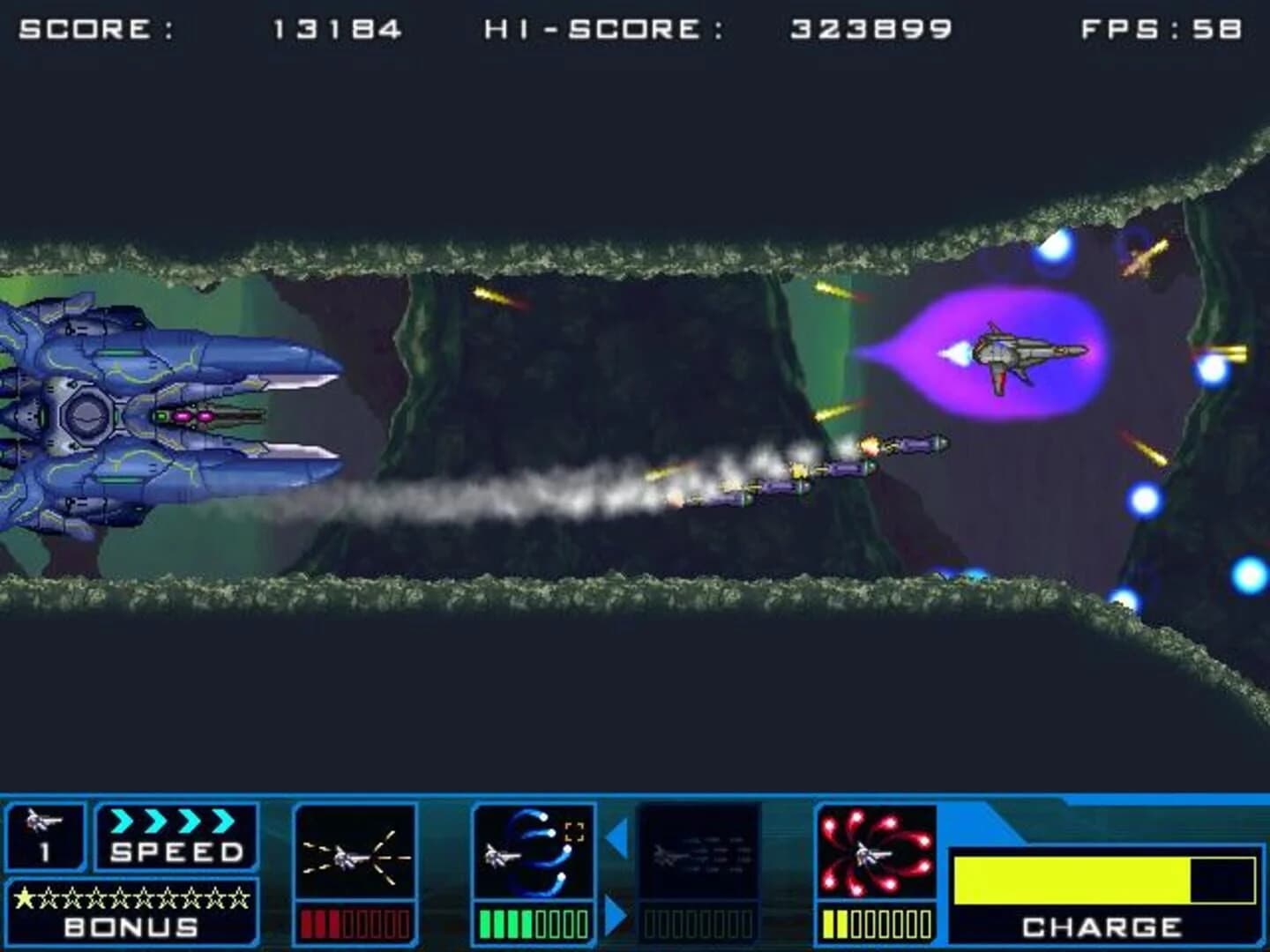Click the player ship icon inside the spread weapon panel
The image size is (1270, 952).
pyautogui.click(x=344, y=859)
